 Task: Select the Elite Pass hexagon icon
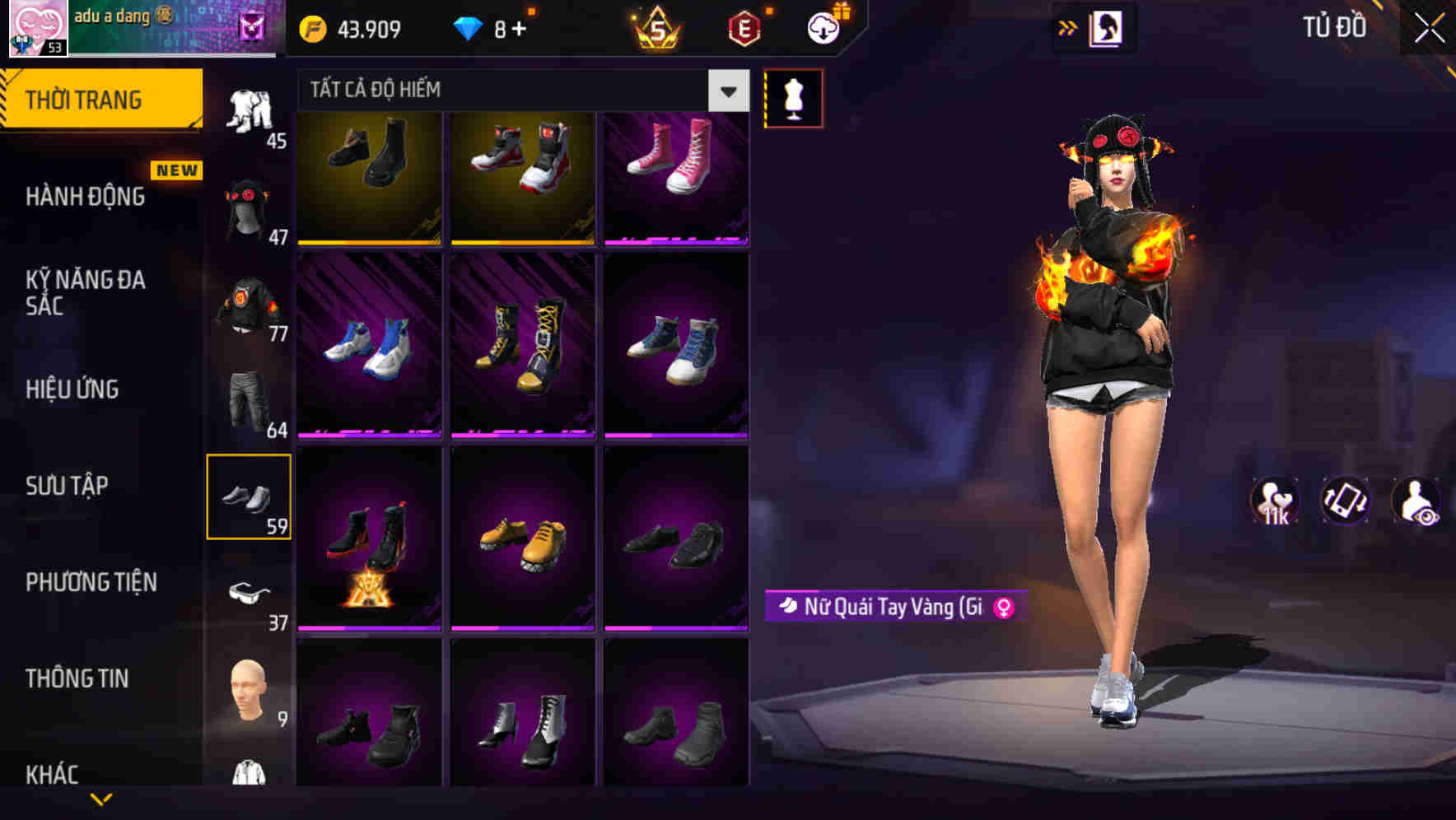(744, 26)
